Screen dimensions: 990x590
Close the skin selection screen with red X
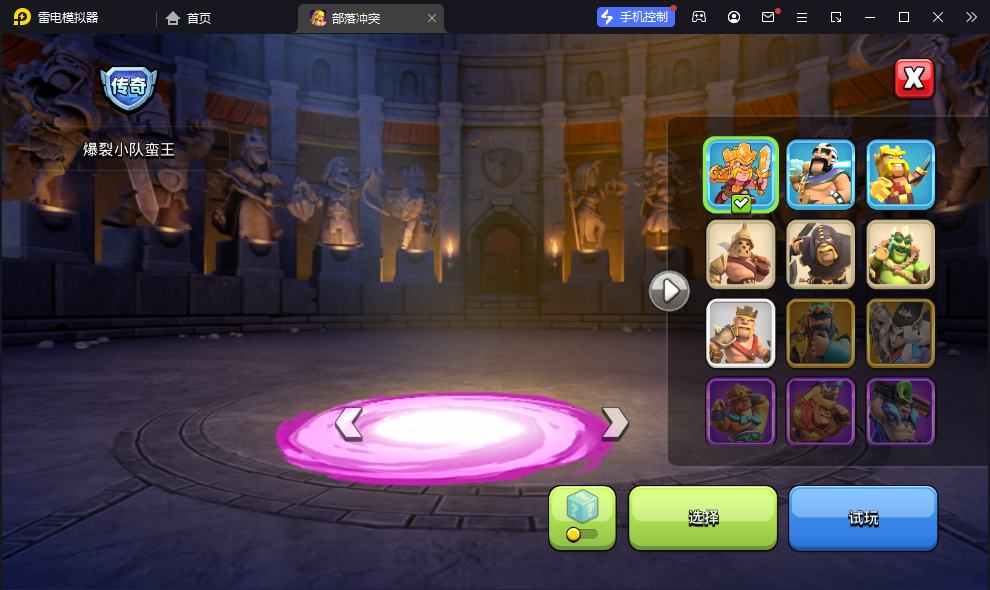[913, 79]
